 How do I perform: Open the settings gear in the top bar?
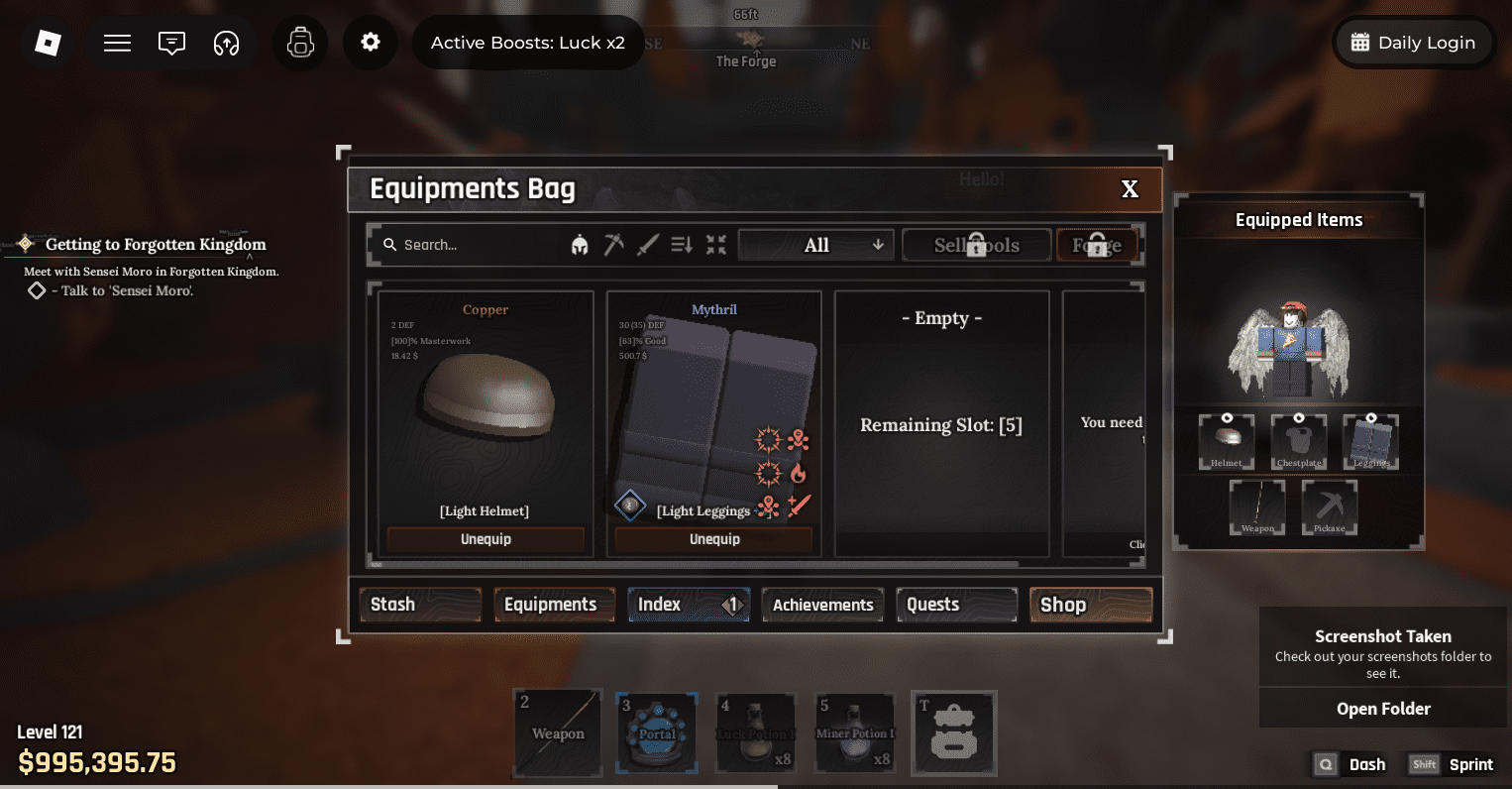click(370, 43)
